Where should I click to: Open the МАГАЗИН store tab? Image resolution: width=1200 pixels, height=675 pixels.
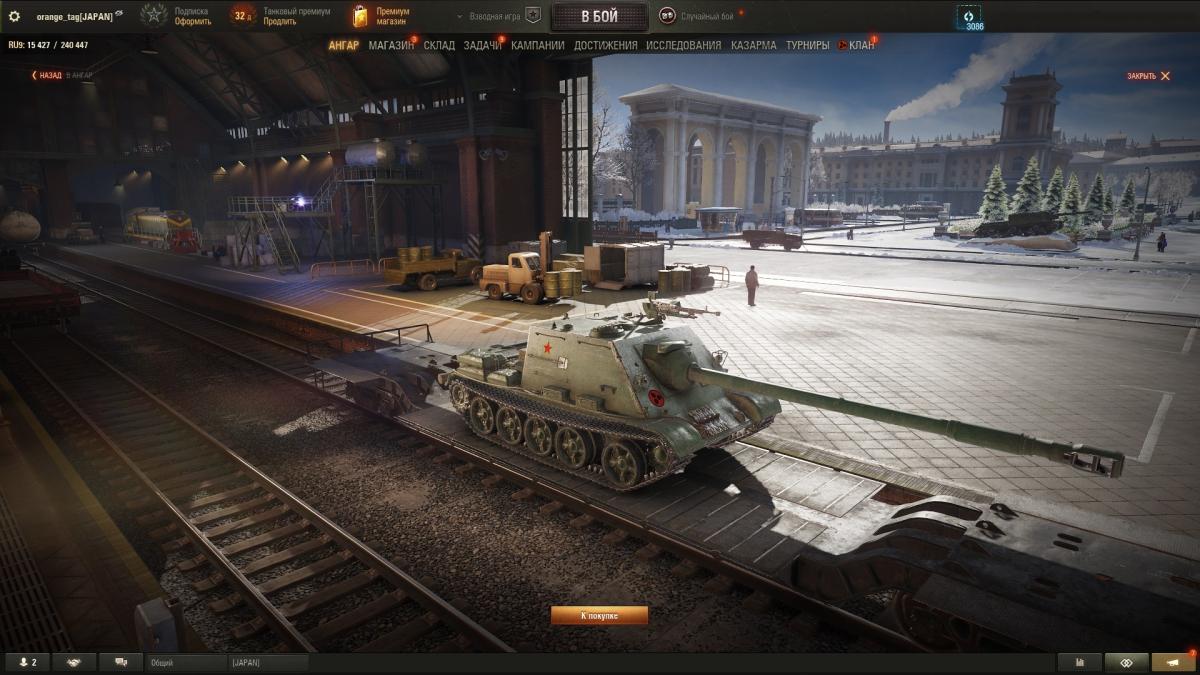[390, 45]
